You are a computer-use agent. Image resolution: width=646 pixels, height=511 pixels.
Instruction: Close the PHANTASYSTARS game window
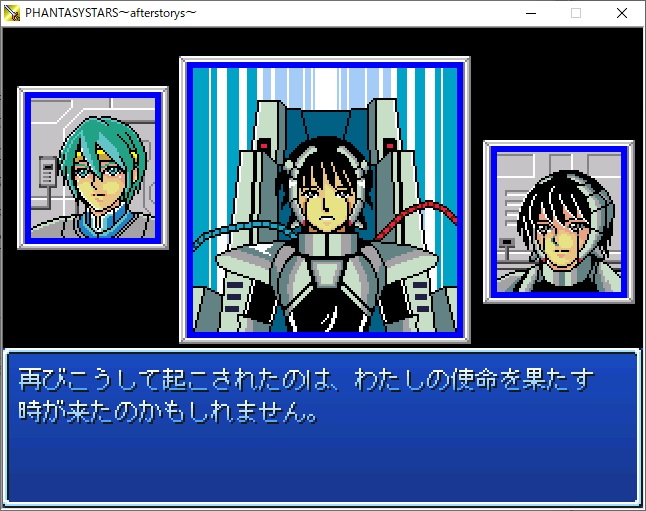pyautogui.click(x=622, y=13)
